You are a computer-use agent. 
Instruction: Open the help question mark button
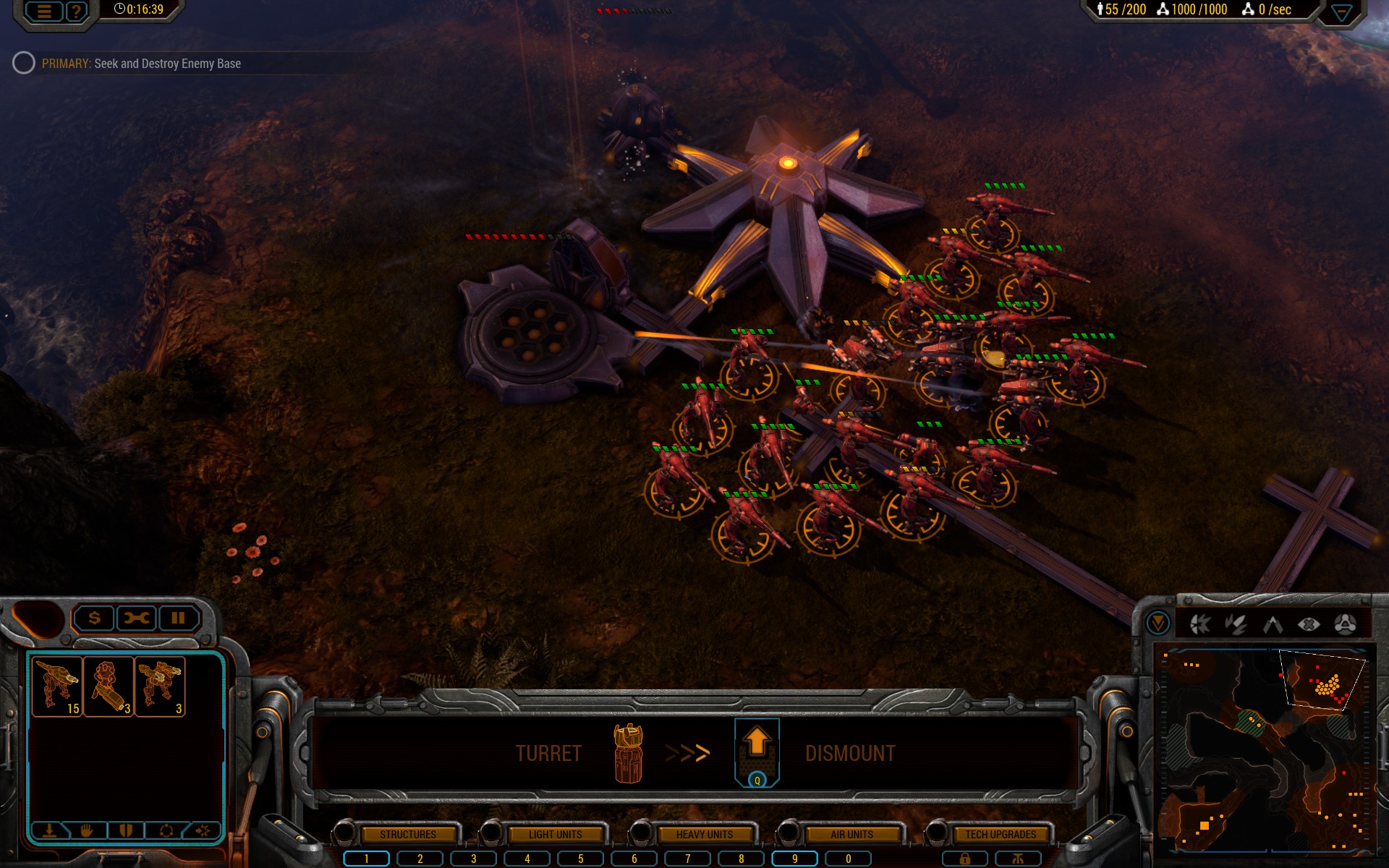coord(76,12)
